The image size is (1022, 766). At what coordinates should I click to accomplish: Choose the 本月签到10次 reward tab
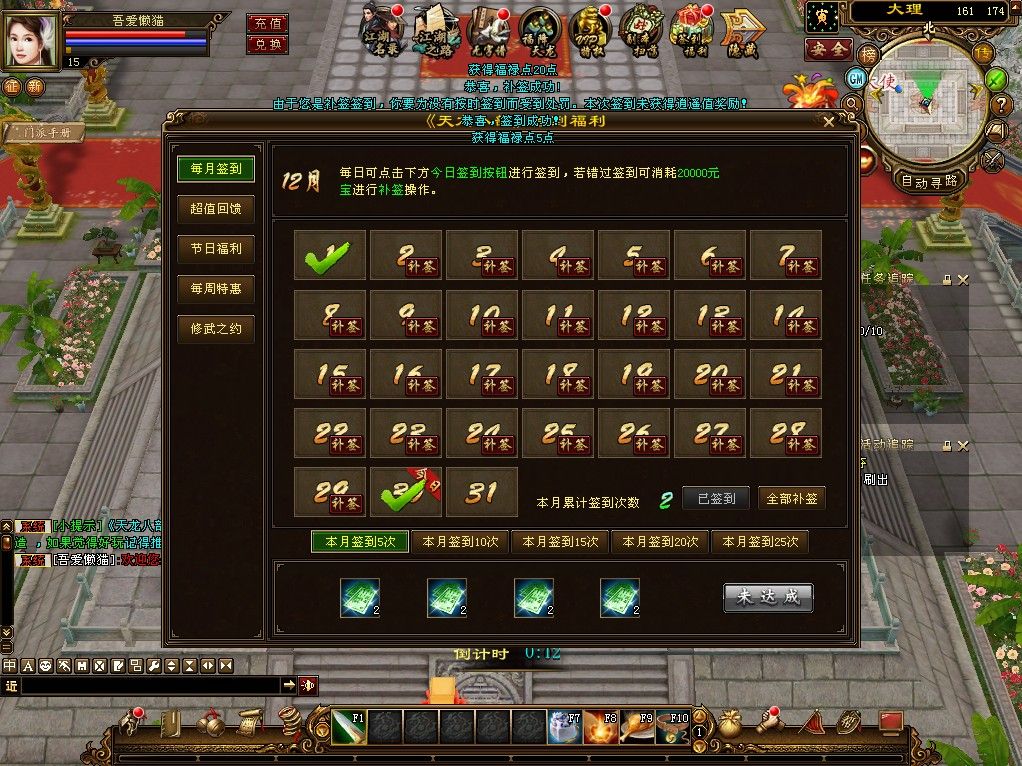point(460,542)
